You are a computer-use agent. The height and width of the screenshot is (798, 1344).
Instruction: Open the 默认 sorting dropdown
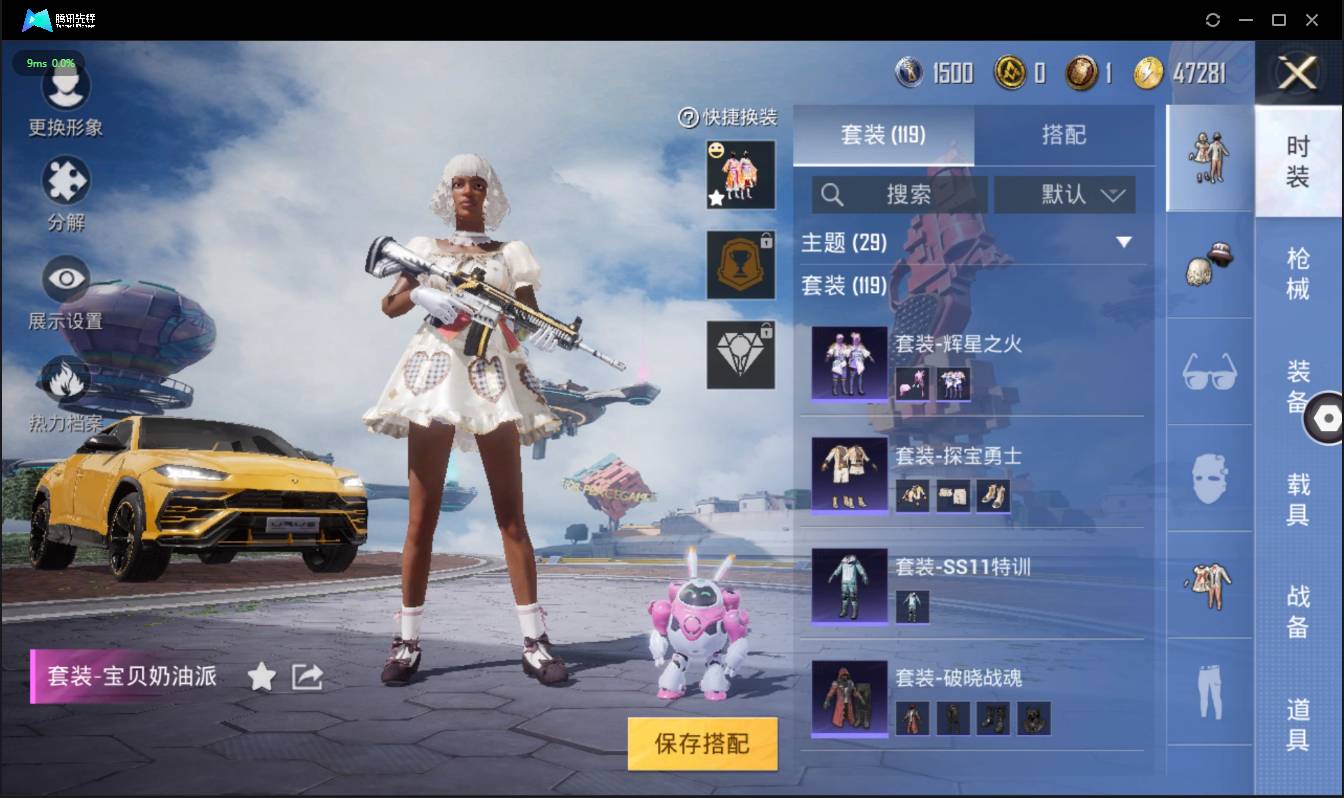coord(1064,195)
